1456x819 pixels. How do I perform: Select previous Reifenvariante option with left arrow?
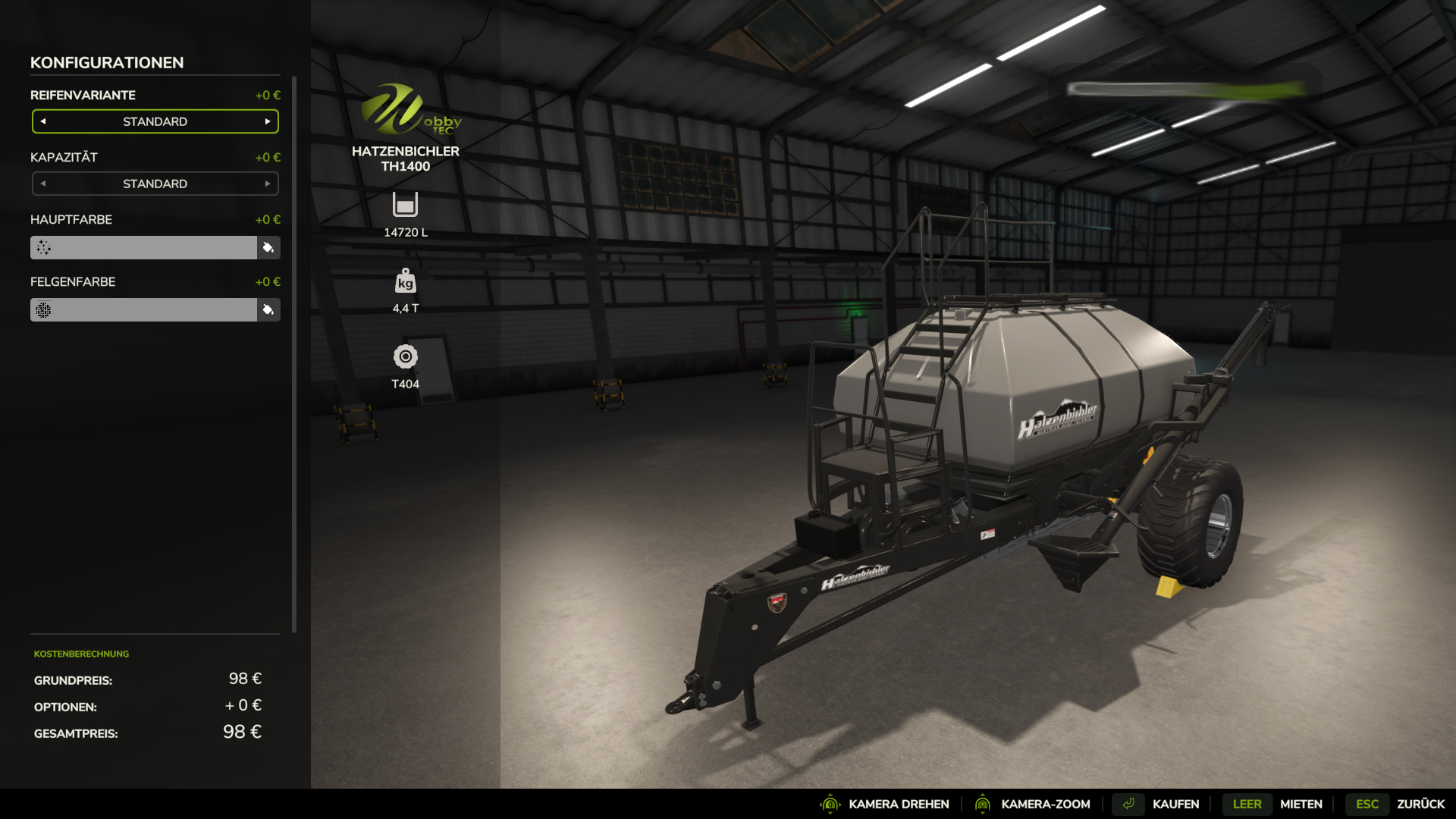click(x=43, y=121)
